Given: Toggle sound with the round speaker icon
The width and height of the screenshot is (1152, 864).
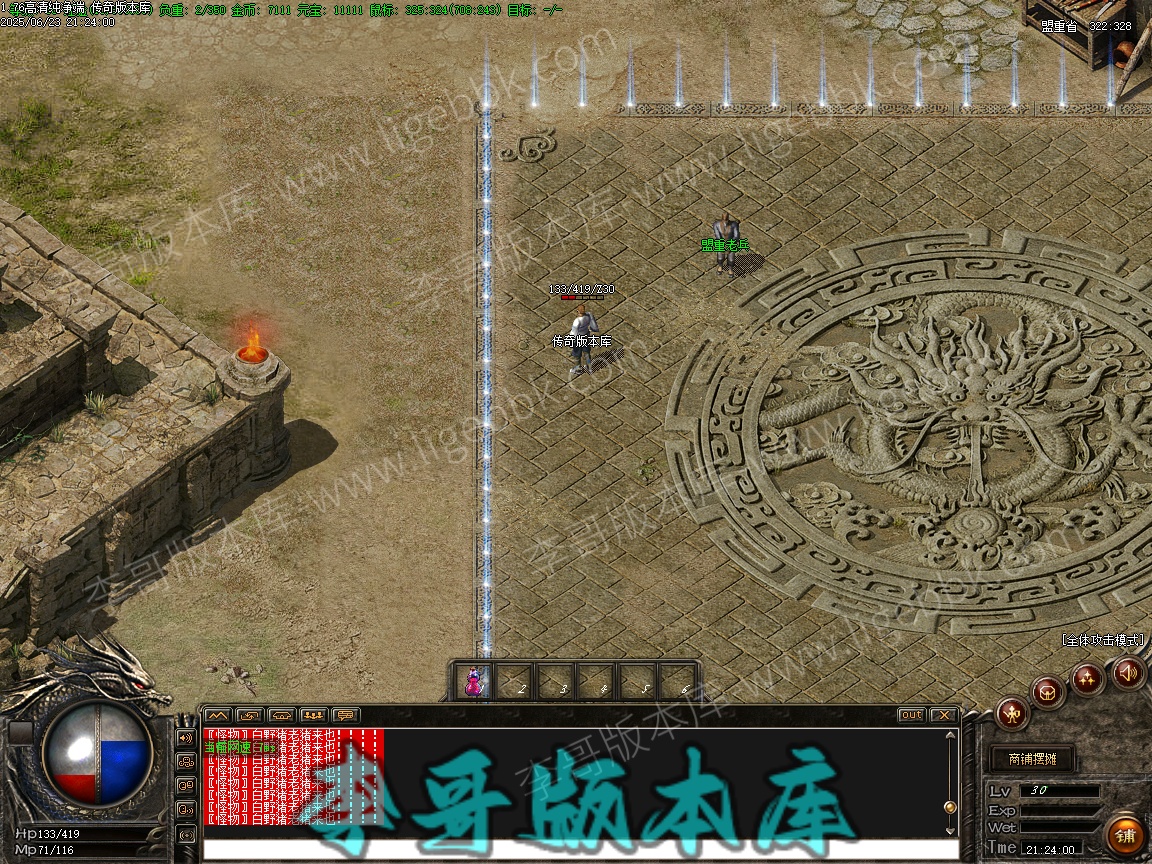Looking at the screenshot, I should [1128, 672].
